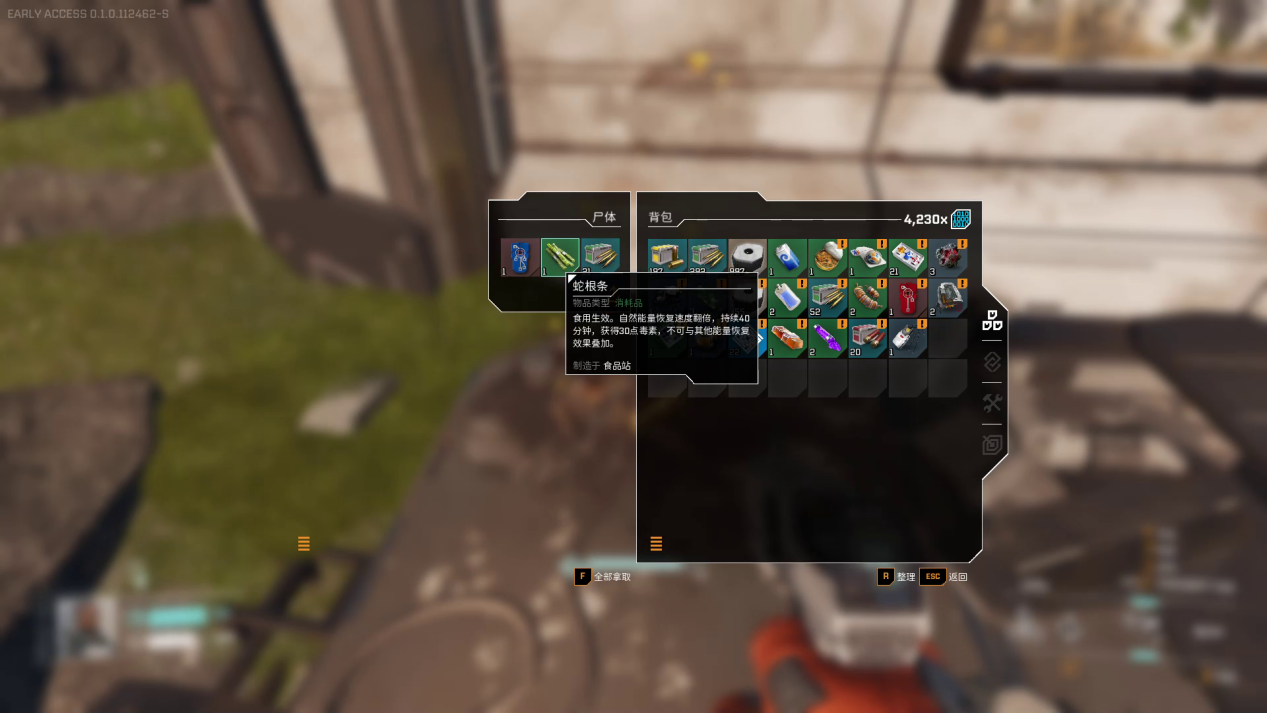Image resolution: width=1267 pixels, height=713 pixels.
Task: Select the red crystal ore stack
Action: click(x=947, y=257)
